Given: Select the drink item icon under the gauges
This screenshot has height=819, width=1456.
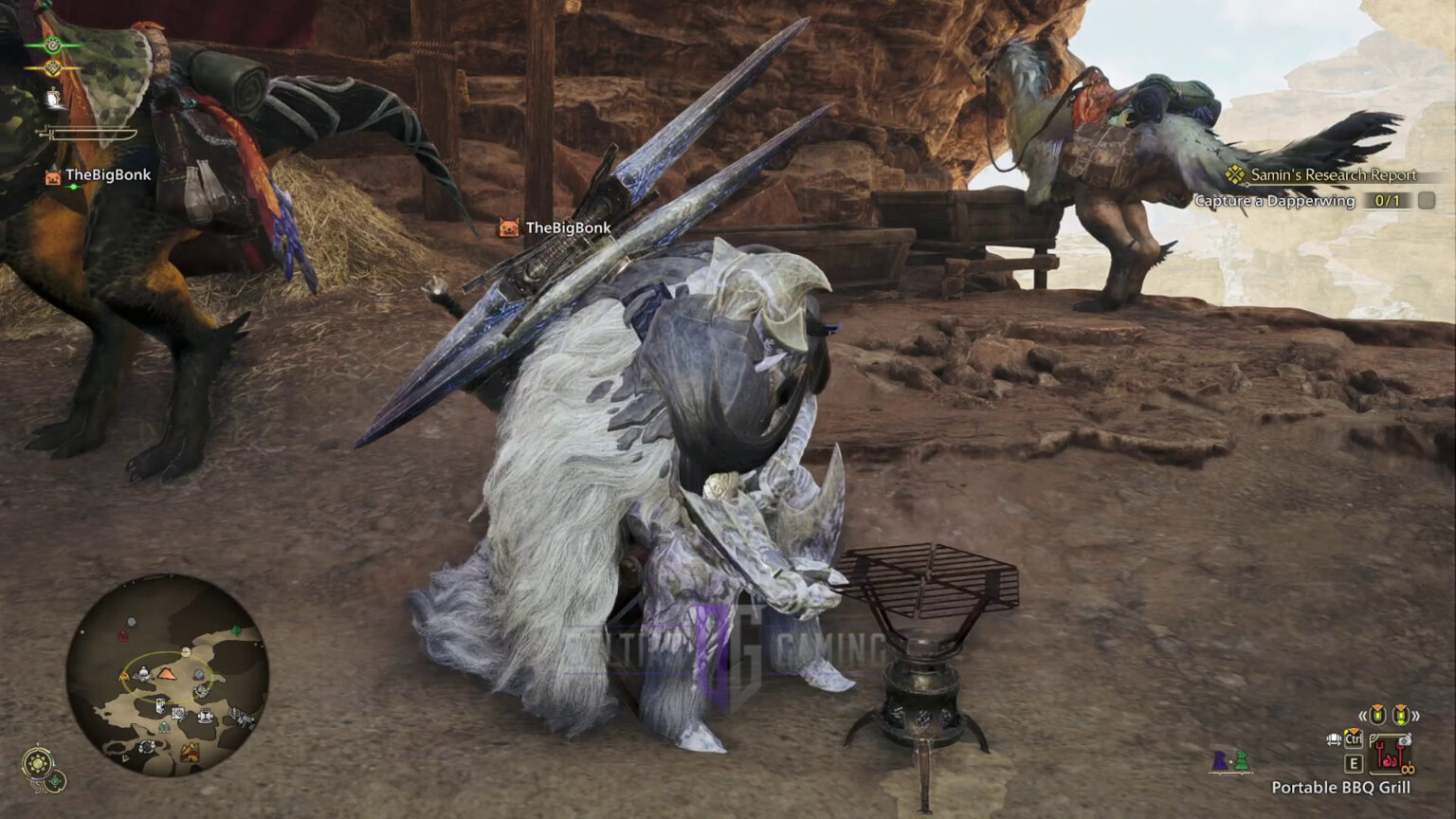Looking at the screenshot, I should pos(54,98).
